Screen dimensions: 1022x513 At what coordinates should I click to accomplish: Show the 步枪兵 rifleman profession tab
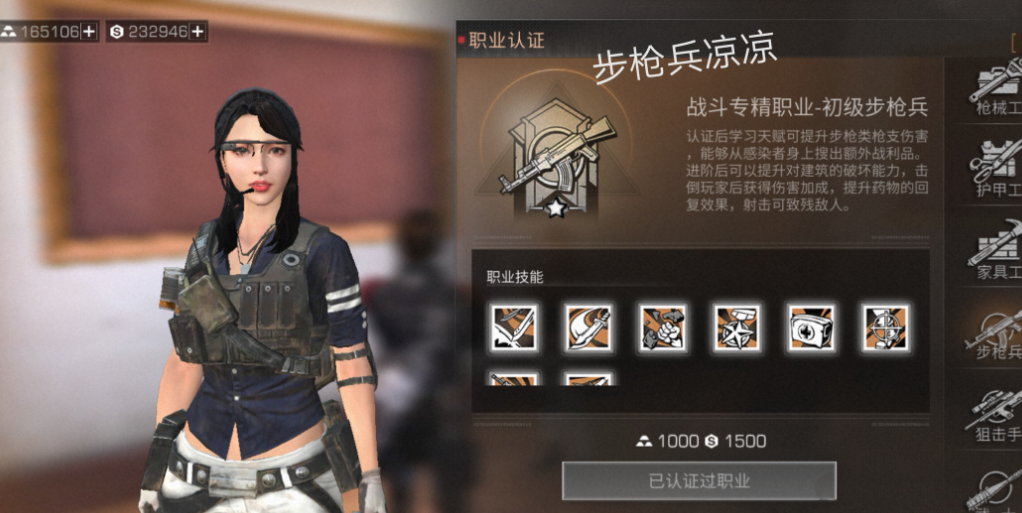993,335
